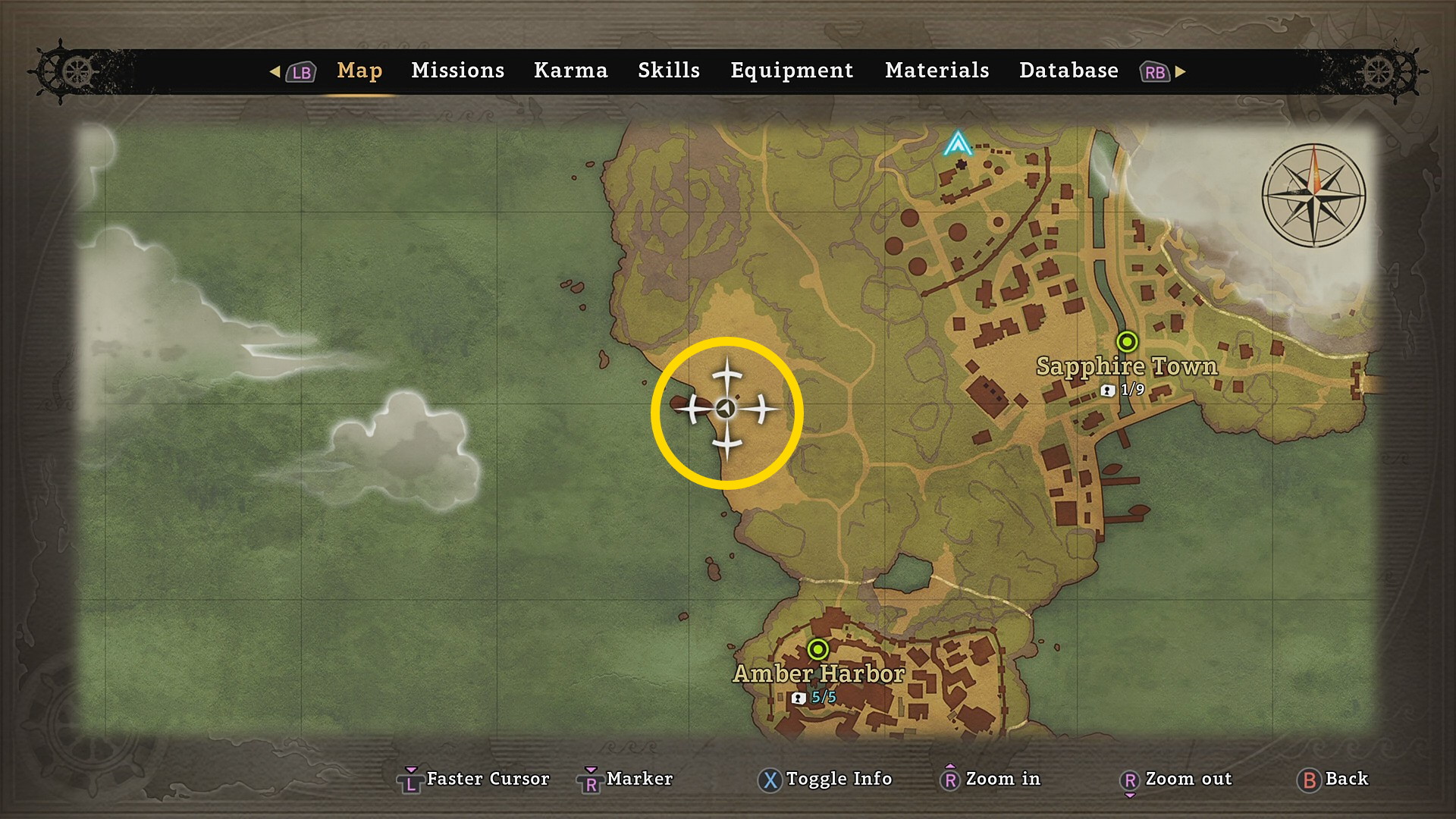
Task: Click the blue arrow objective marker
Action: coord(958,143)
